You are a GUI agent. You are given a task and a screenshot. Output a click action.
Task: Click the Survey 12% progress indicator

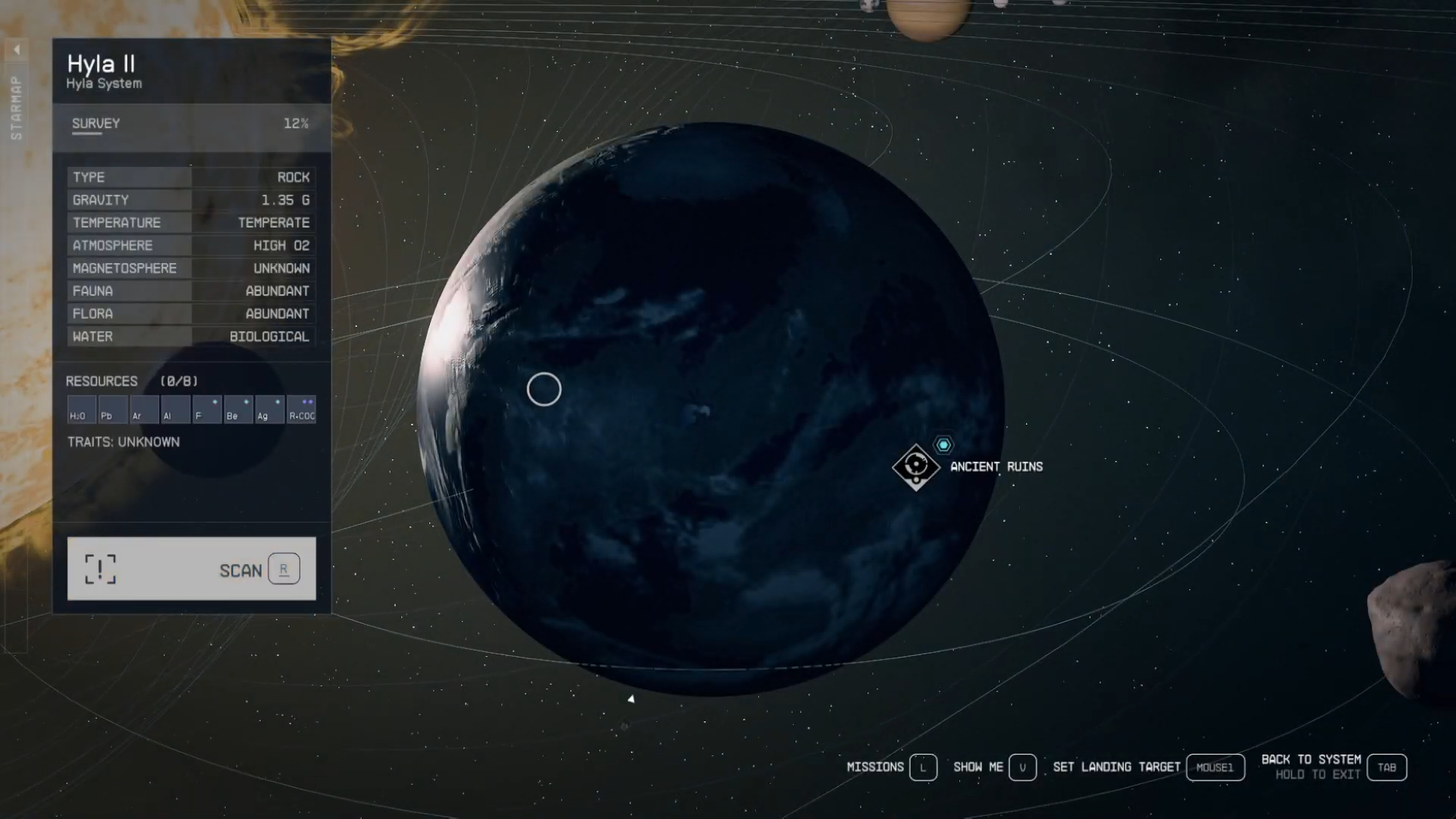tap(296, 124)
